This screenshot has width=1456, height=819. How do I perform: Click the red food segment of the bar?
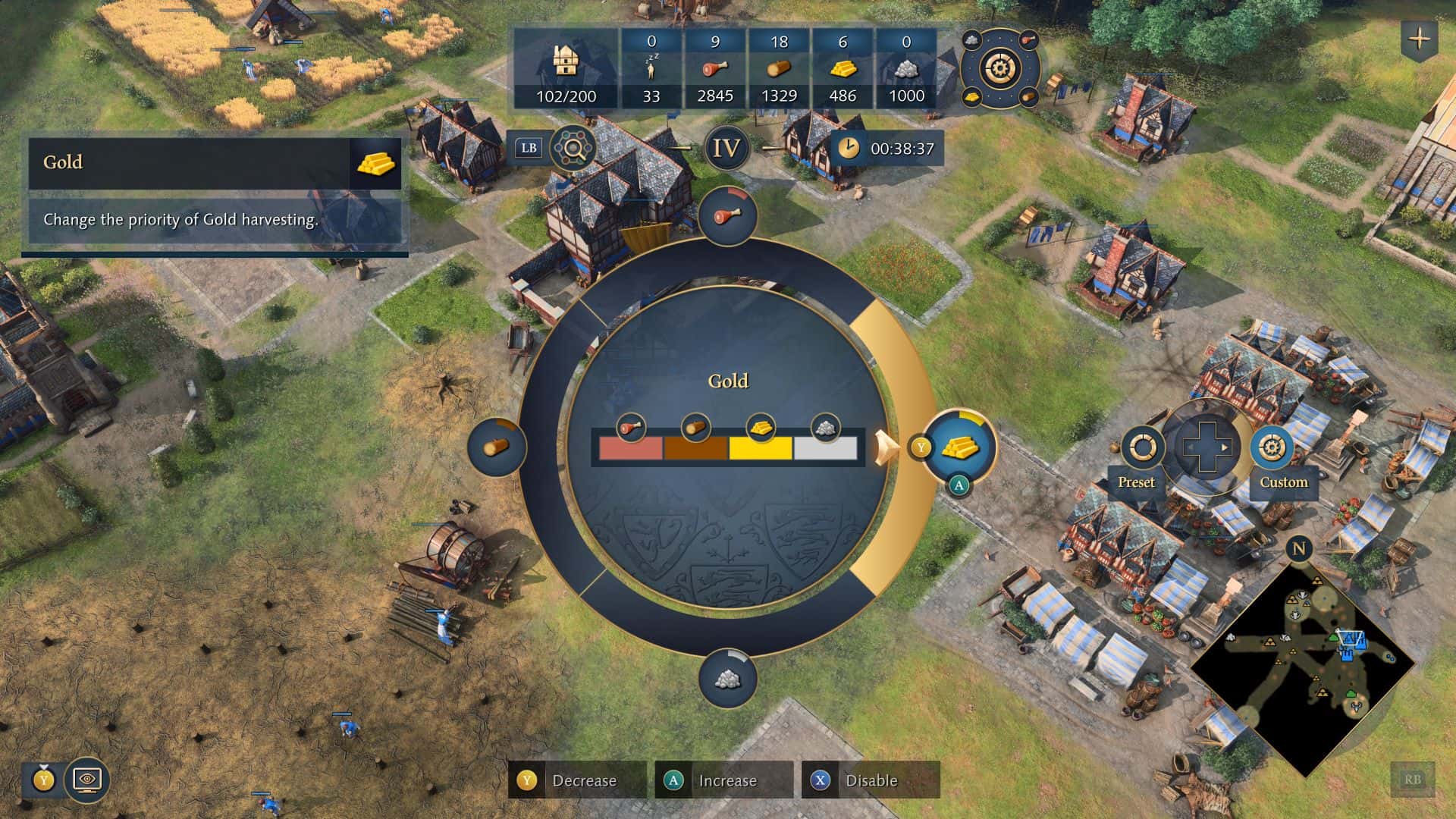(630, 448)
